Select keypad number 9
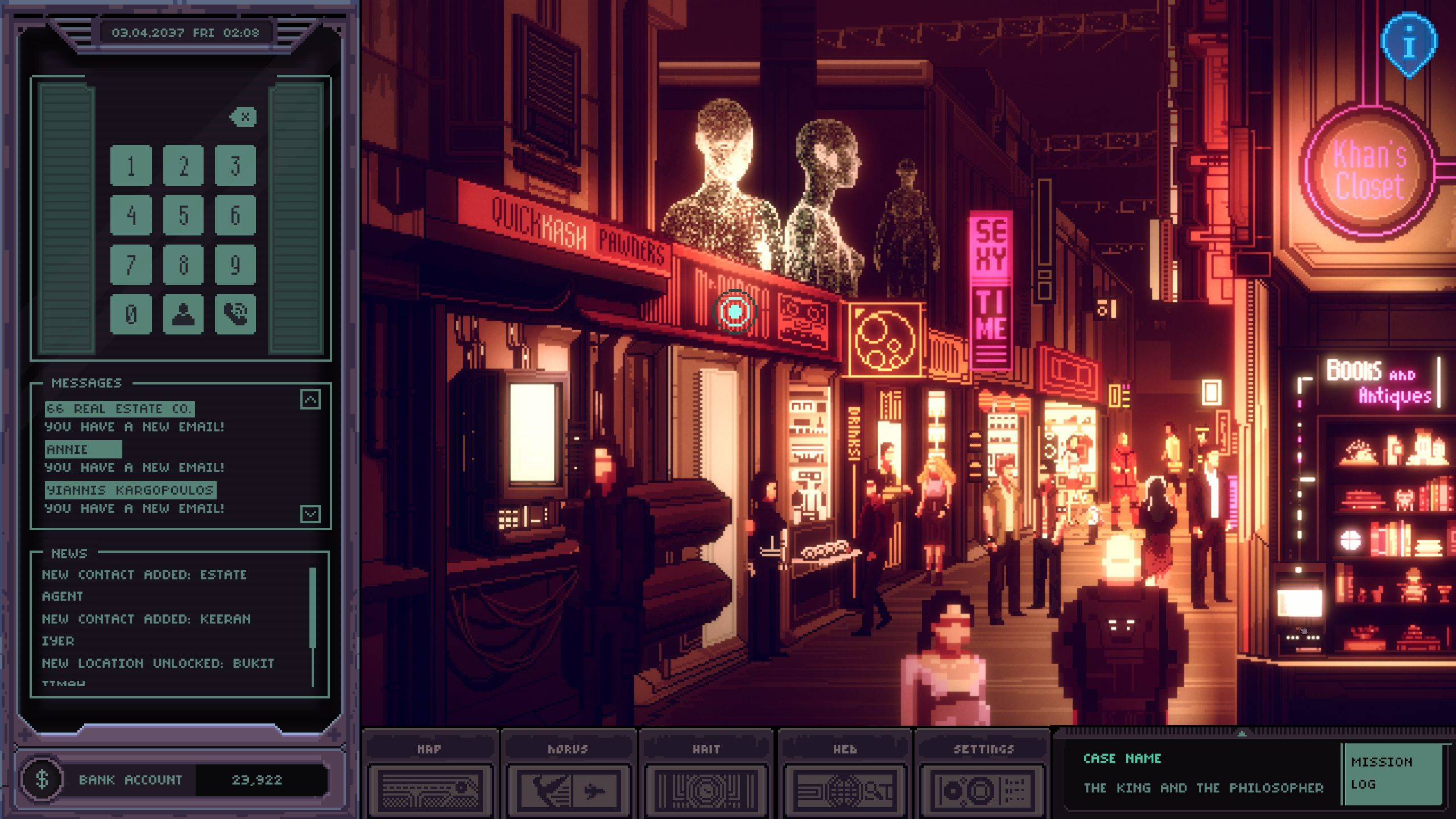Screen dimensions: 1456x819 coord(235,264)
